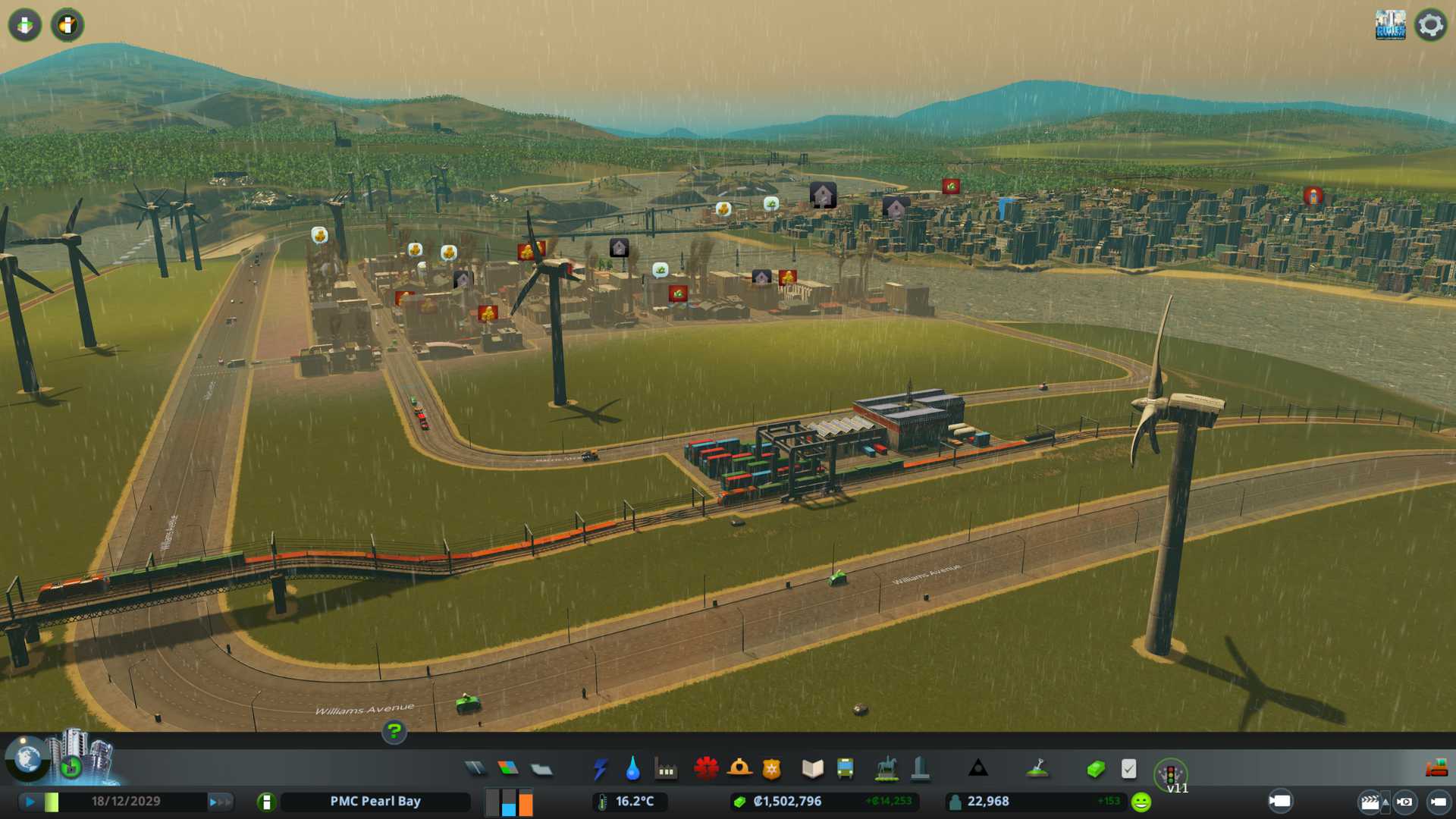Open the Fire Department helmet menu

click(739, 769)
